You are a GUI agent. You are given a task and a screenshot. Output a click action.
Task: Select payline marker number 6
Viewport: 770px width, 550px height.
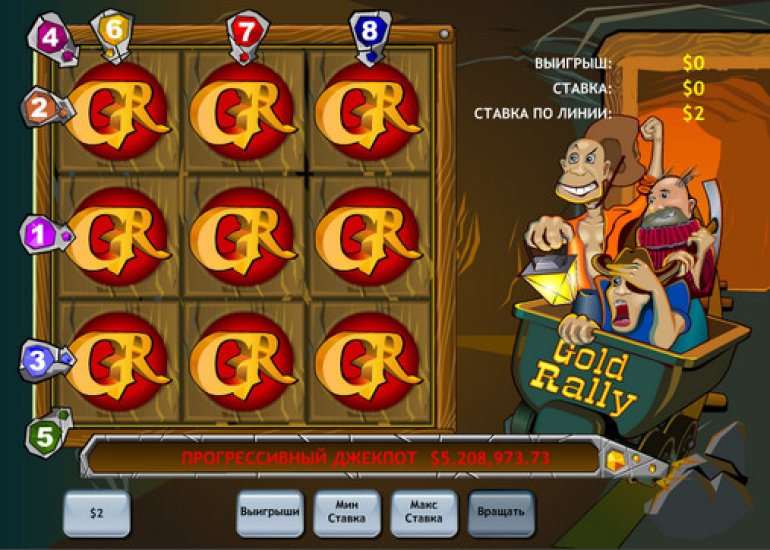click(113, 31)
